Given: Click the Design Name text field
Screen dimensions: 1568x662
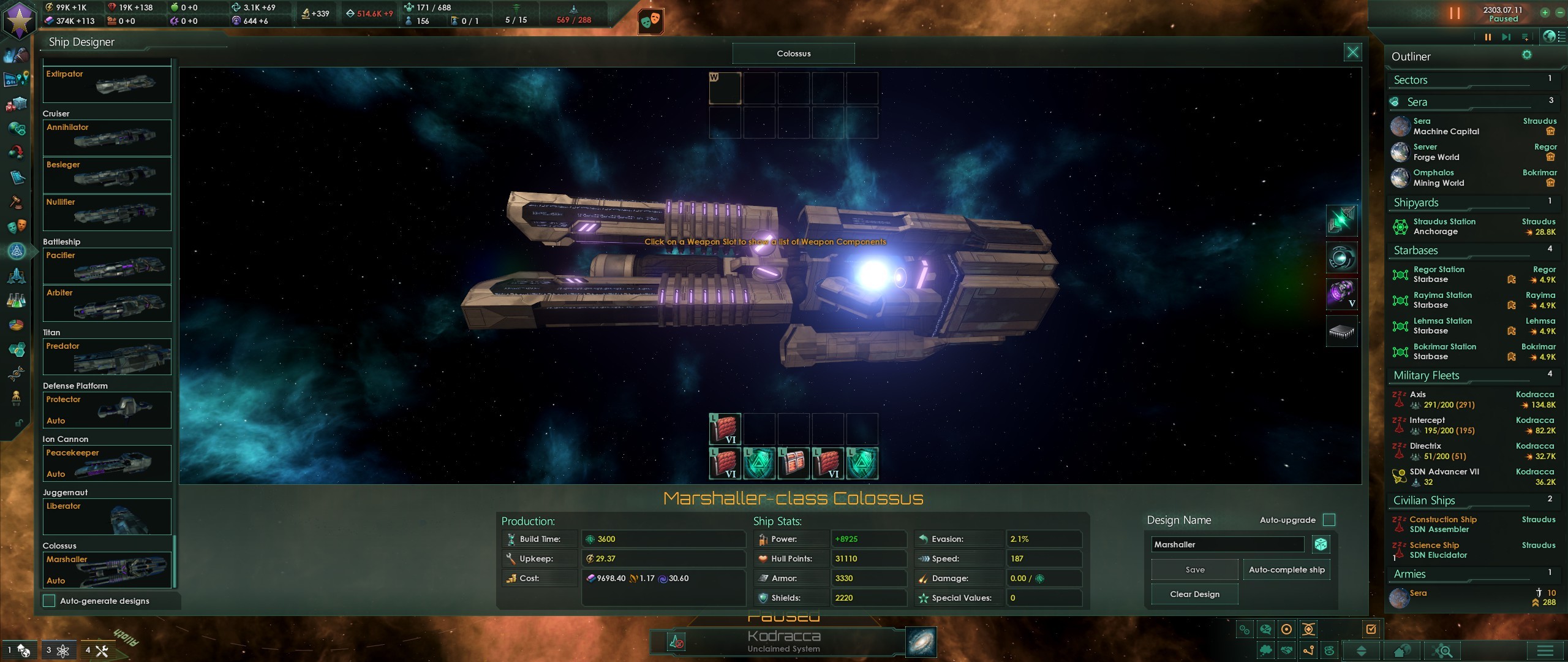Looking at the screenshot, I should coord(1227,544).
